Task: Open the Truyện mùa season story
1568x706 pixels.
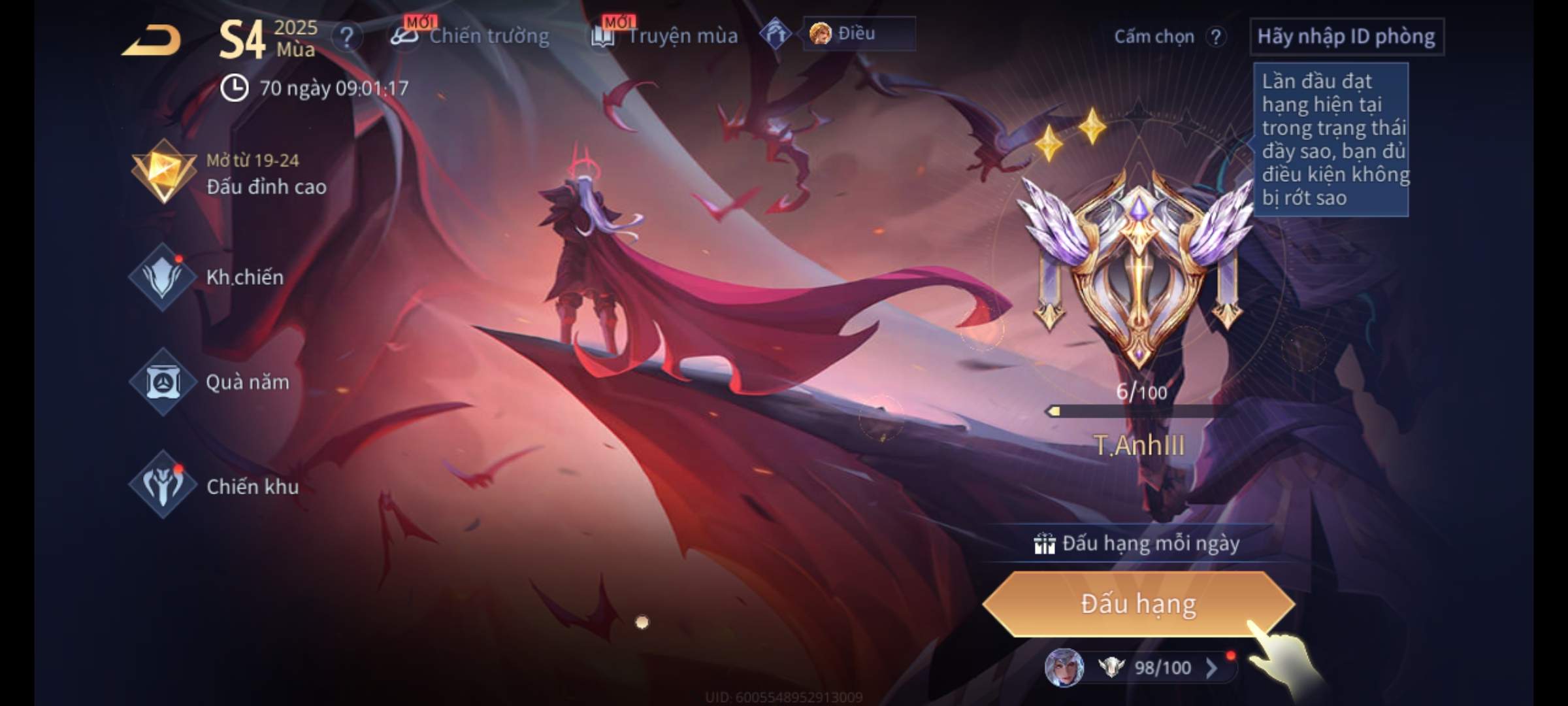Action: [665, 36]
